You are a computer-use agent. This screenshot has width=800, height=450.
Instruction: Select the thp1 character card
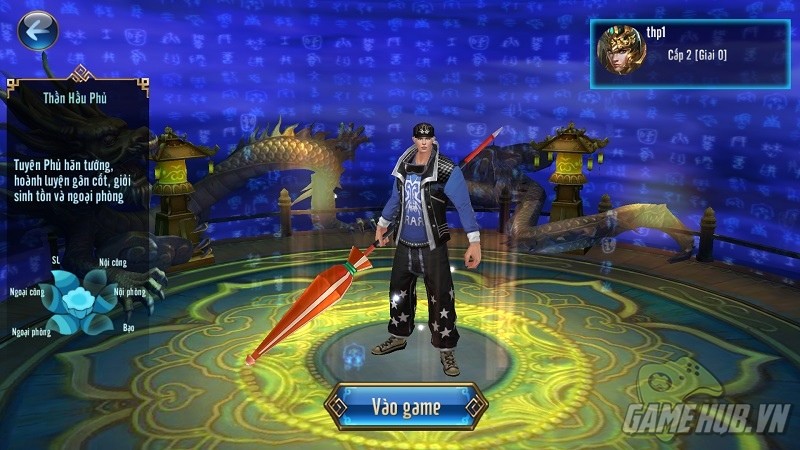689,52
